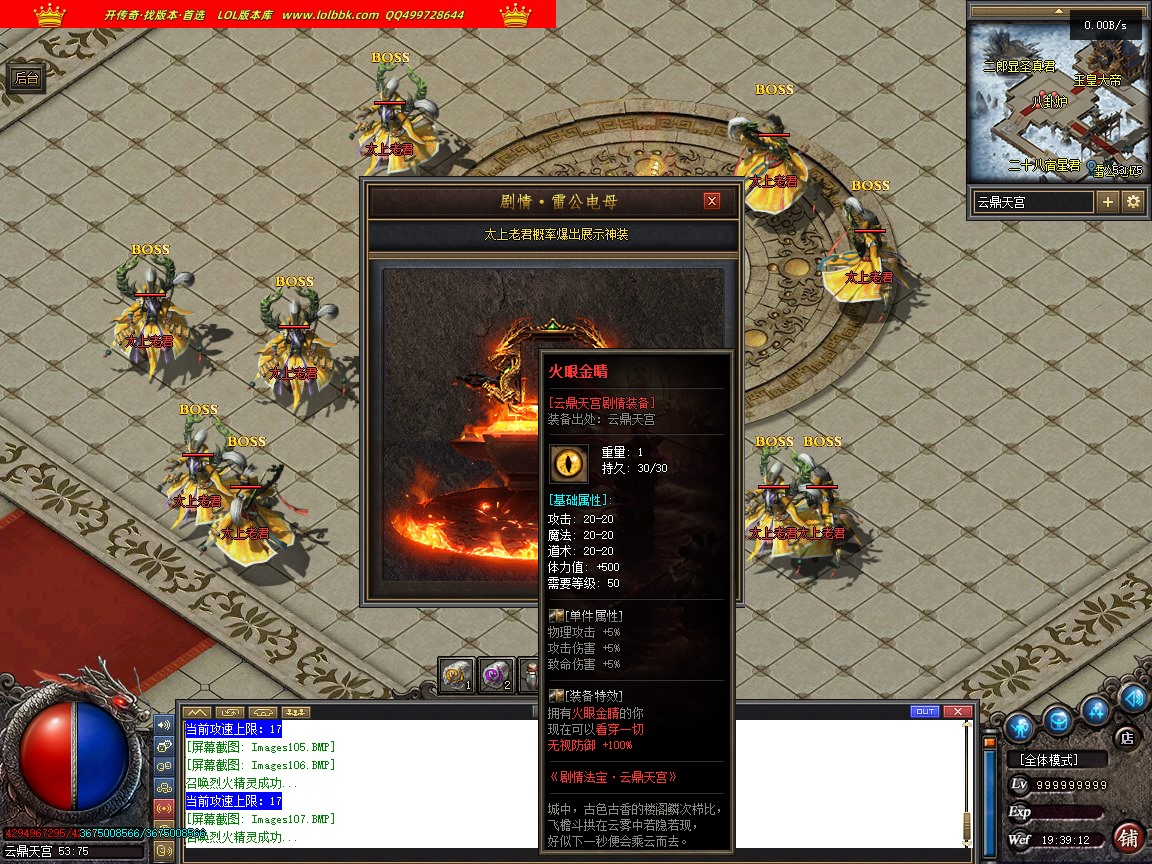The height and width of the screenshot is (864, 1152).
Task: Click the minimap plus button
Action: [1108, 201]
